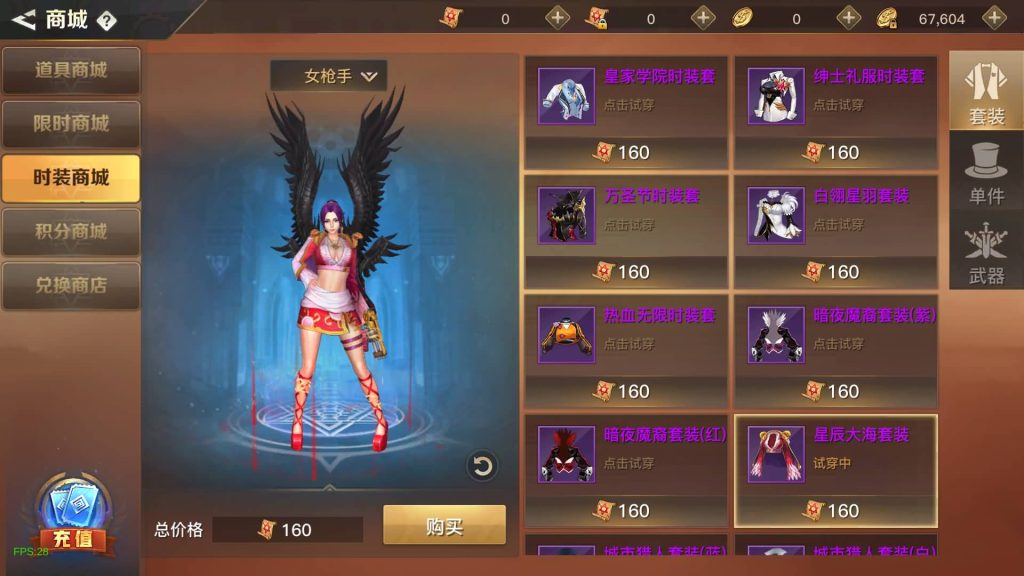Open the 积分商城 points shop tab

pos(71,231)
